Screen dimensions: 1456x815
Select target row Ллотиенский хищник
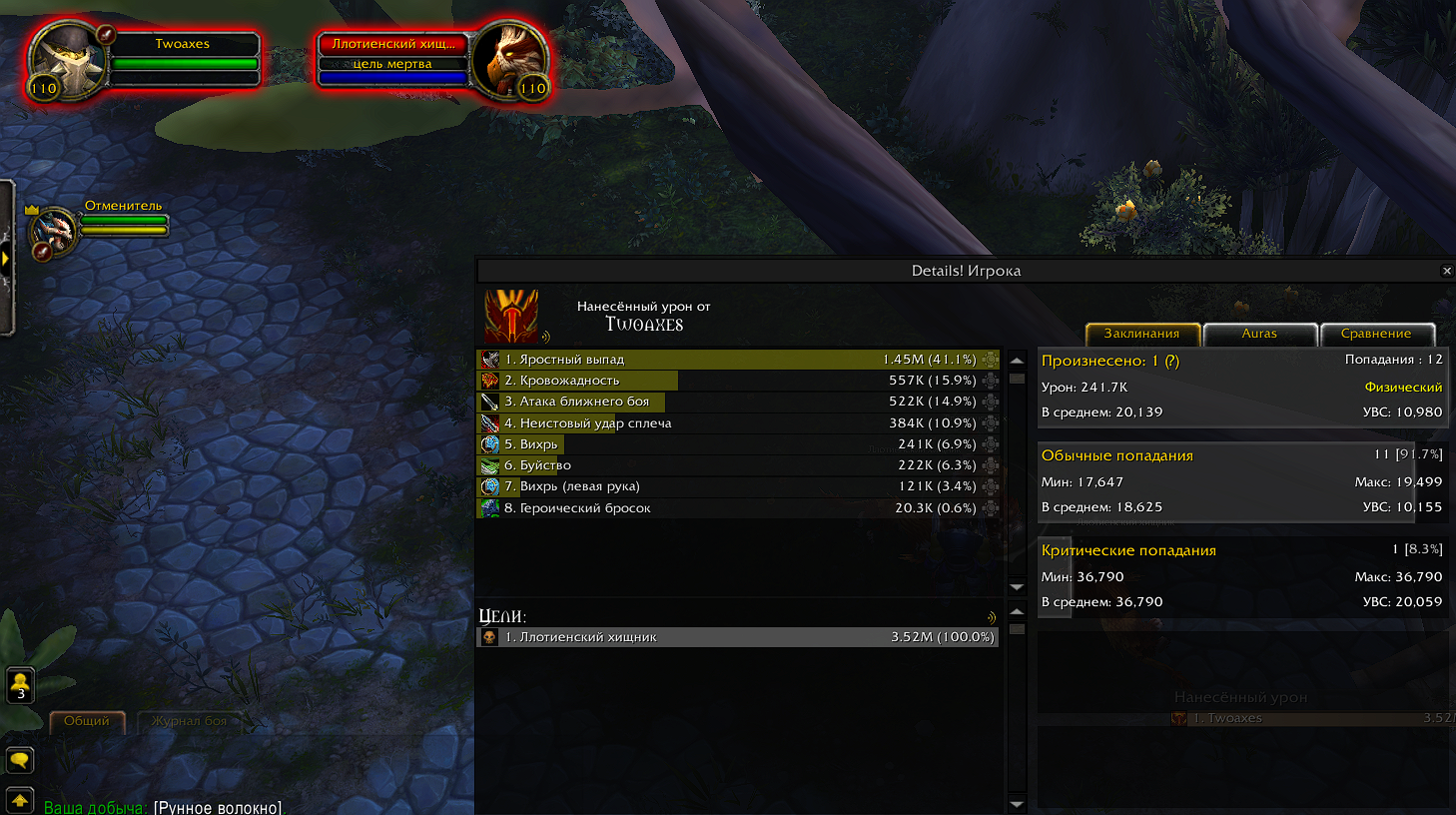737,637
